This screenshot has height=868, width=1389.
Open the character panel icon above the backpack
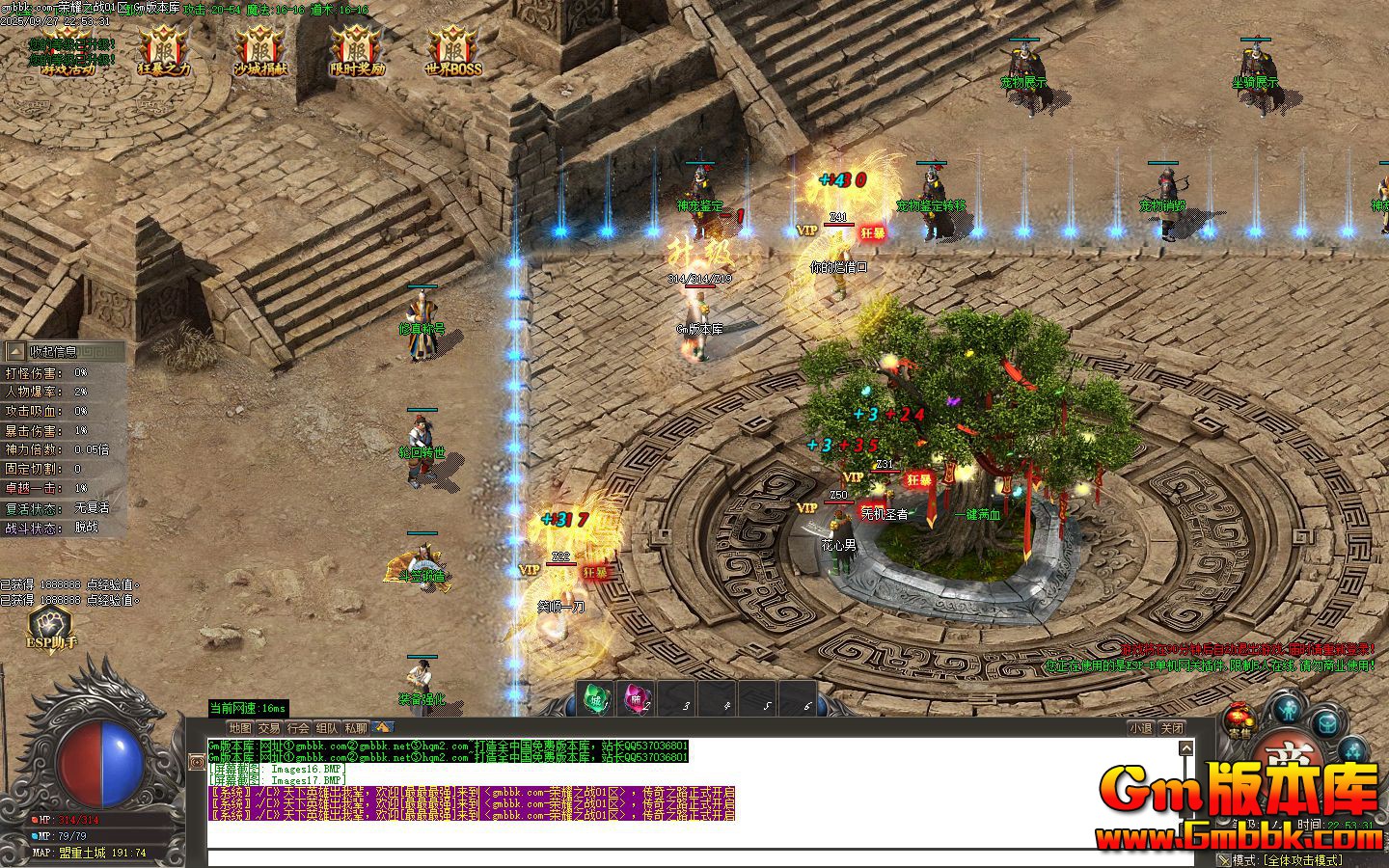click(1291, 710)
